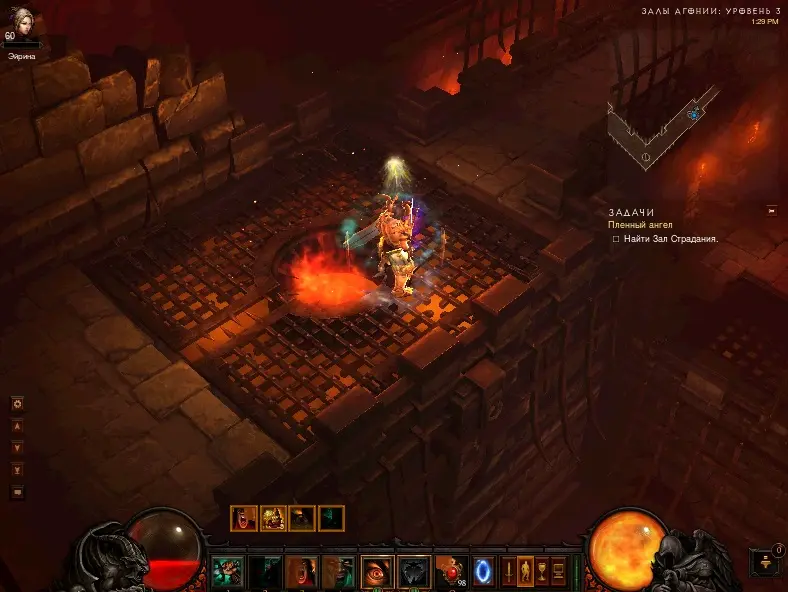Image resolution: width=788 pixels, height=592 pixels.
Task: Open the achievements goblet button
Action: coord(542,571)
